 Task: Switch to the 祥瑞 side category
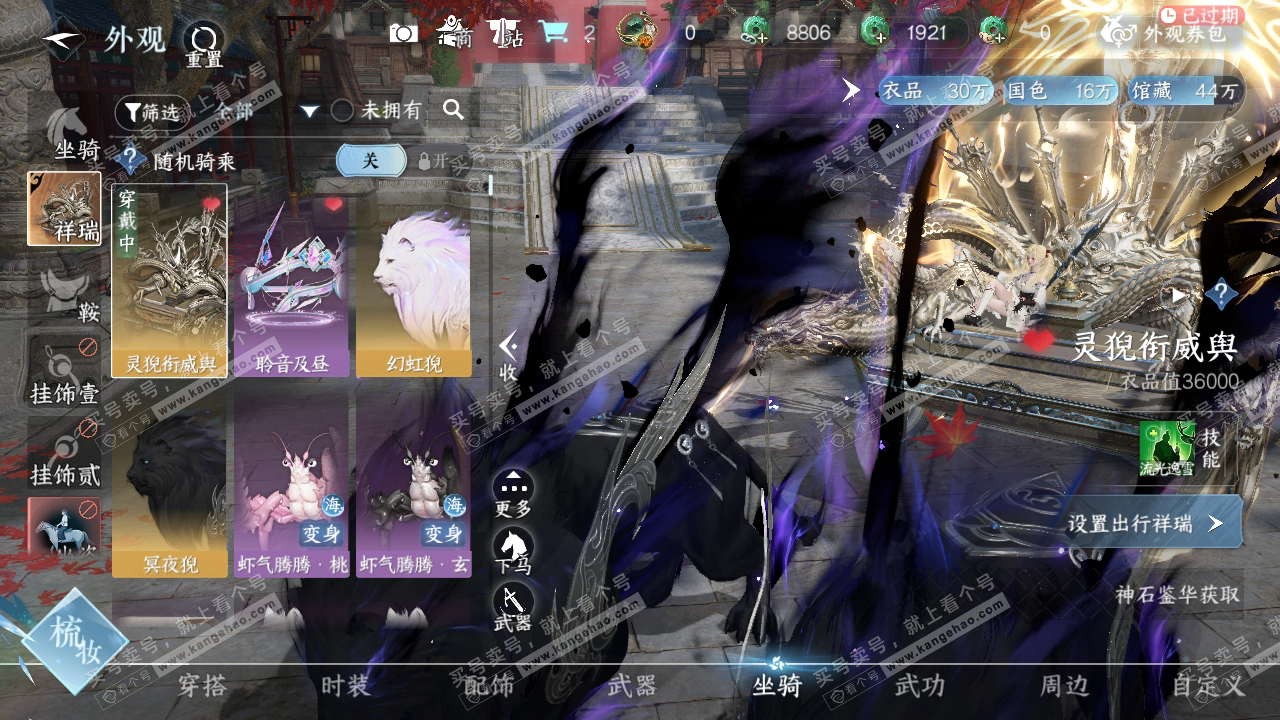64,209
